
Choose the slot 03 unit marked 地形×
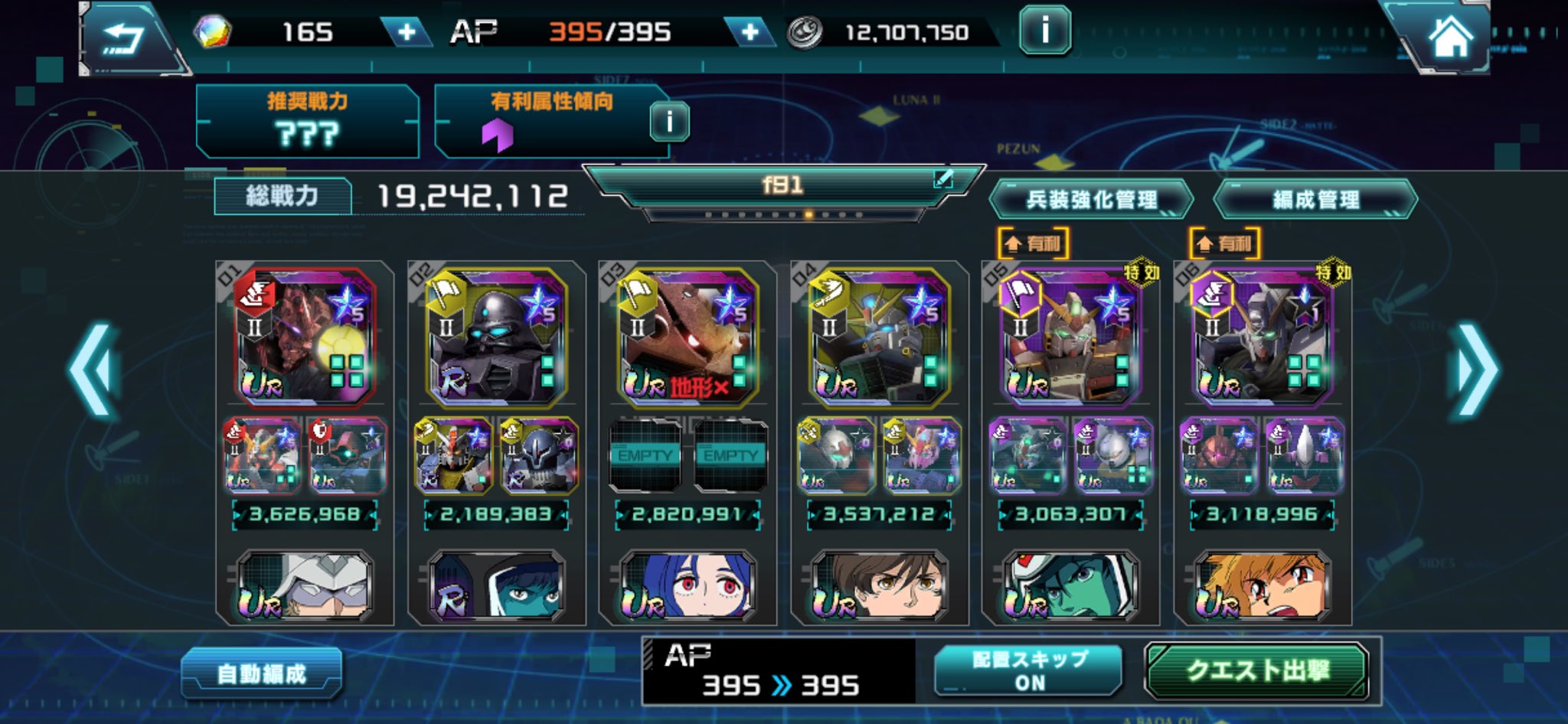tap(688, 337)
